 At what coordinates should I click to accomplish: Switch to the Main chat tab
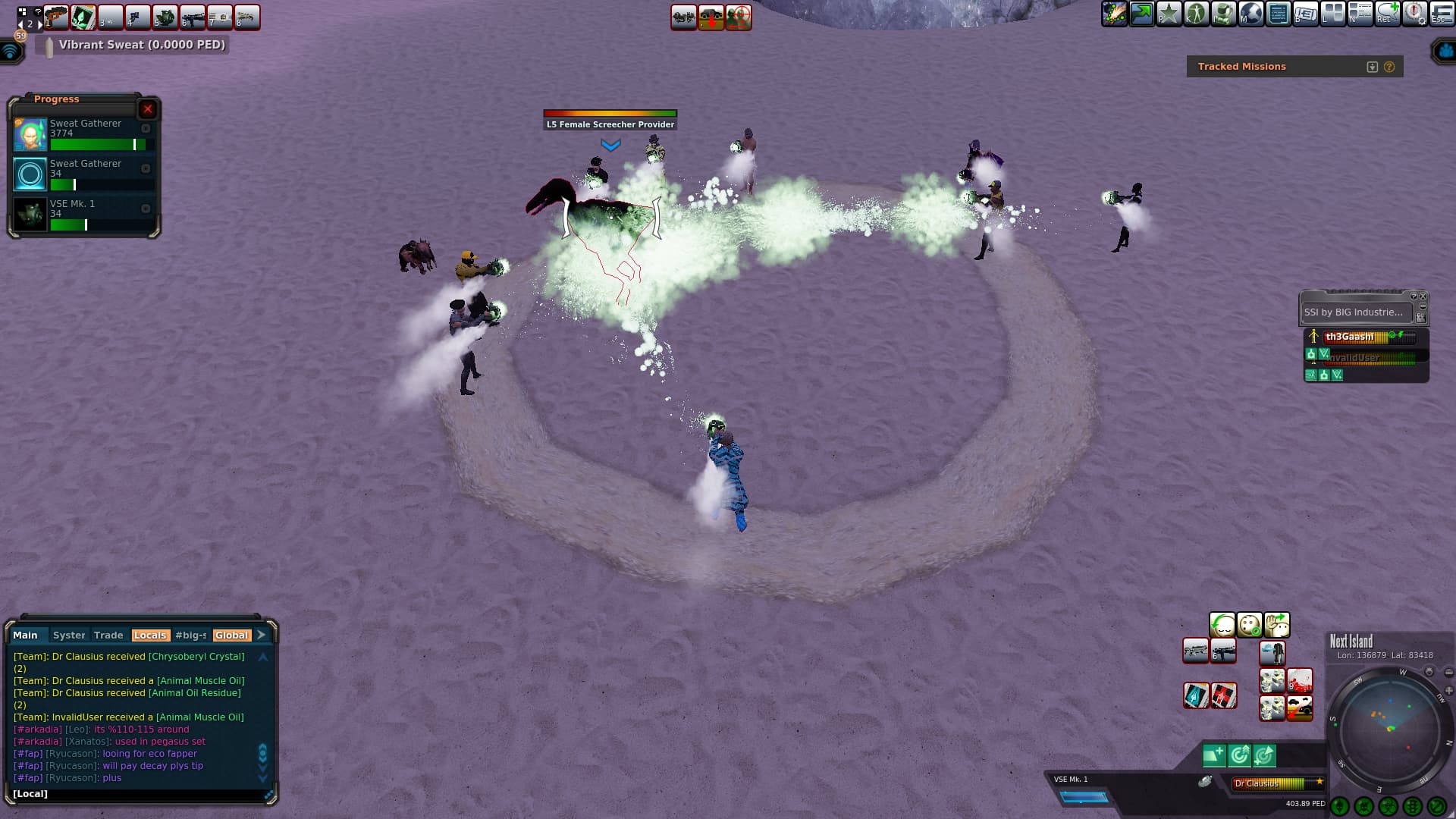tap(25, 635)
